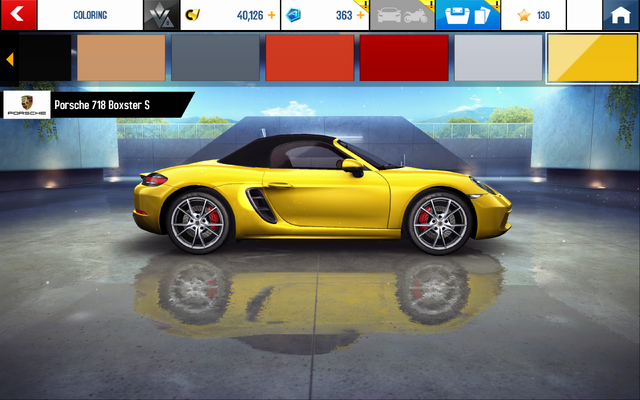Show earlier colors with the left arrow

[9, 59]
